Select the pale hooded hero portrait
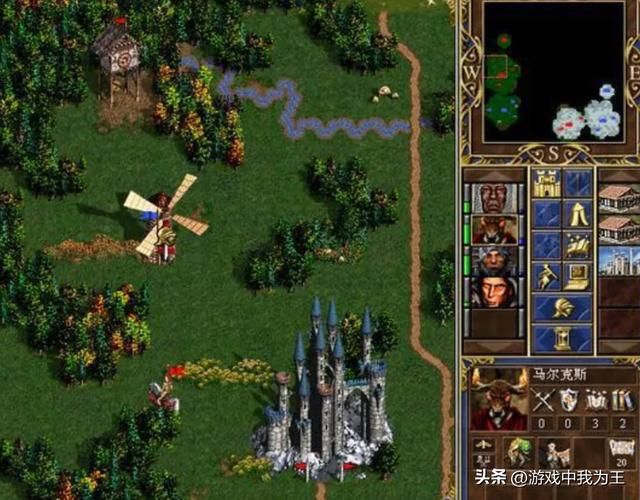Viewport: 640px width, 500px height. click(x=494, y=198)
